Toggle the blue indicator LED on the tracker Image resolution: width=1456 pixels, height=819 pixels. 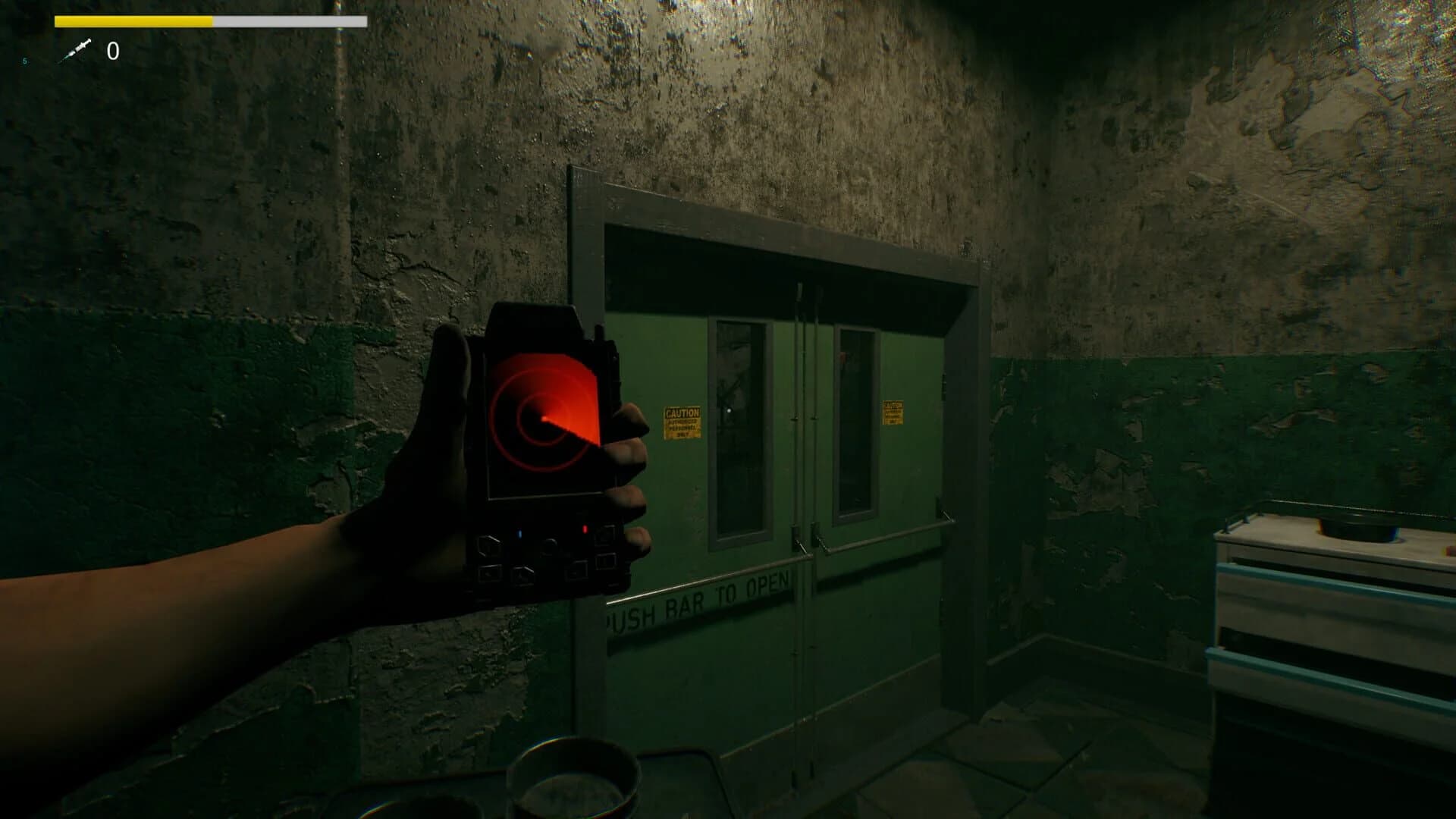click(519, 533)
